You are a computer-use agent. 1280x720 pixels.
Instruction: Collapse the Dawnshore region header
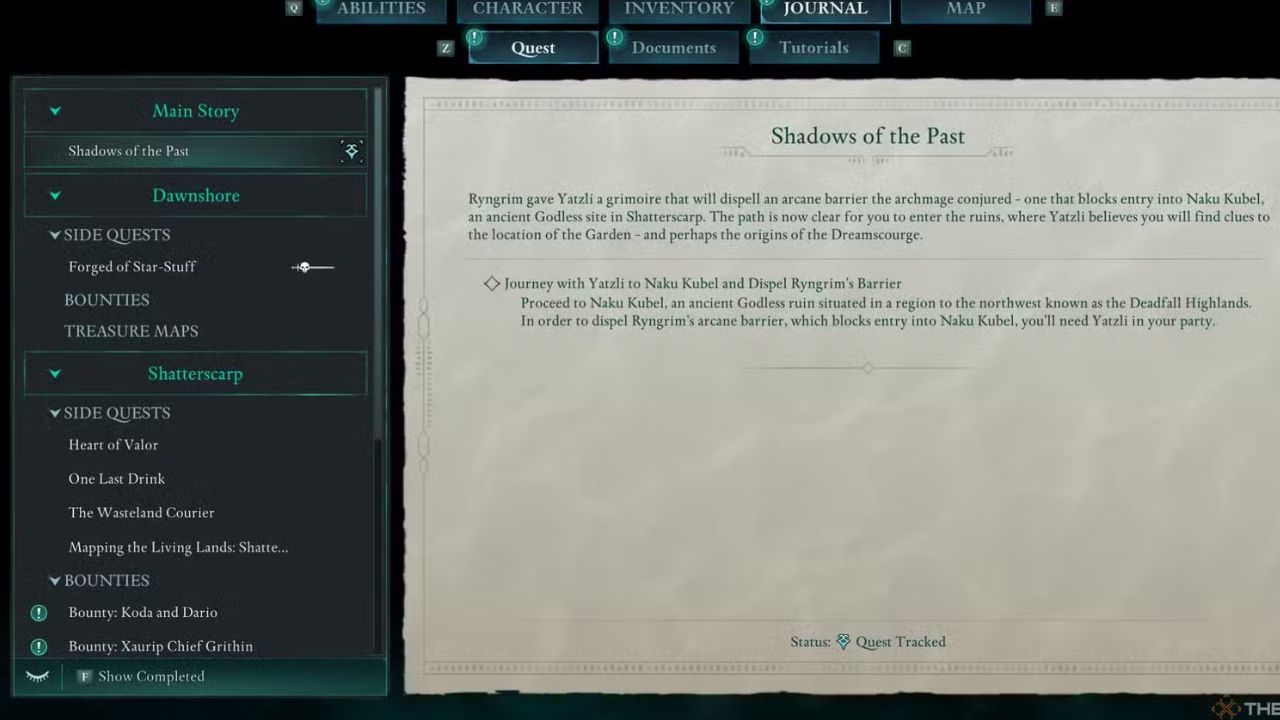pyautogui.click(x=195, y=195)
